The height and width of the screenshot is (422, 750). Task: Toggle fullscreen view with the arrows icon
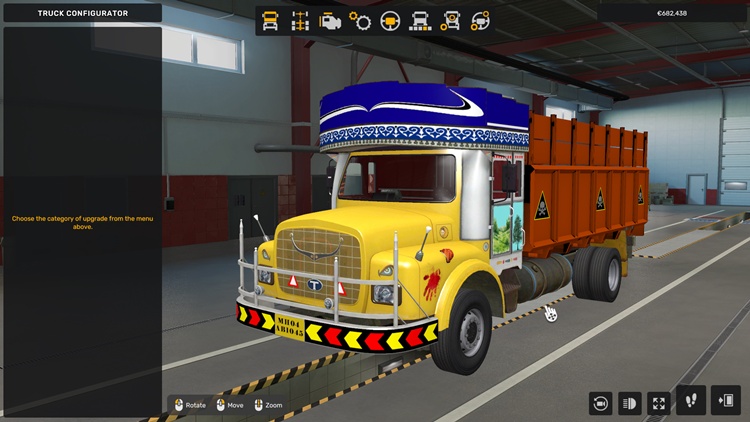click(x=659, y=402)
